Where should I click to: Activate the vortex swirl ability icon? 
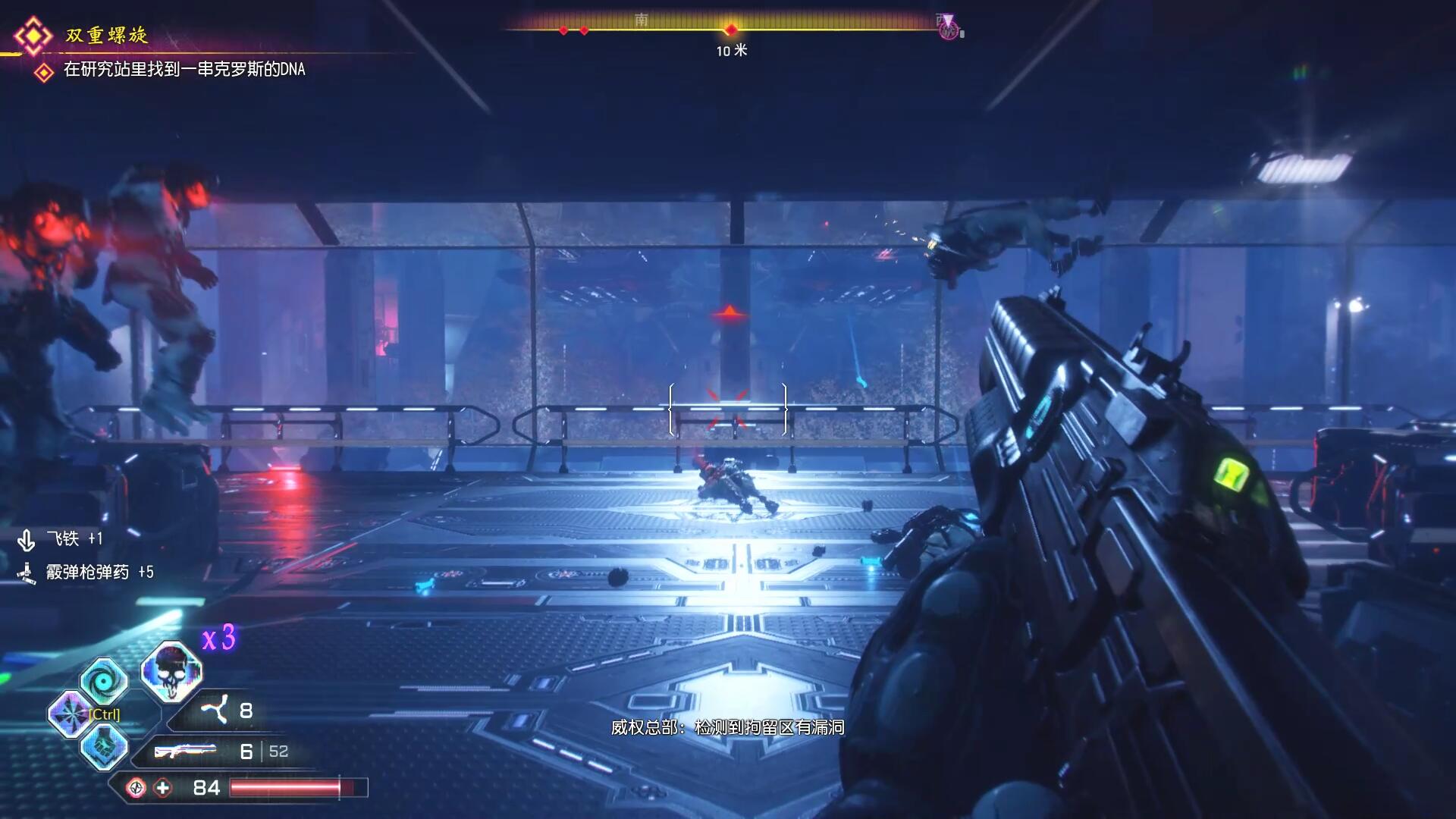(x=104, y=680)
